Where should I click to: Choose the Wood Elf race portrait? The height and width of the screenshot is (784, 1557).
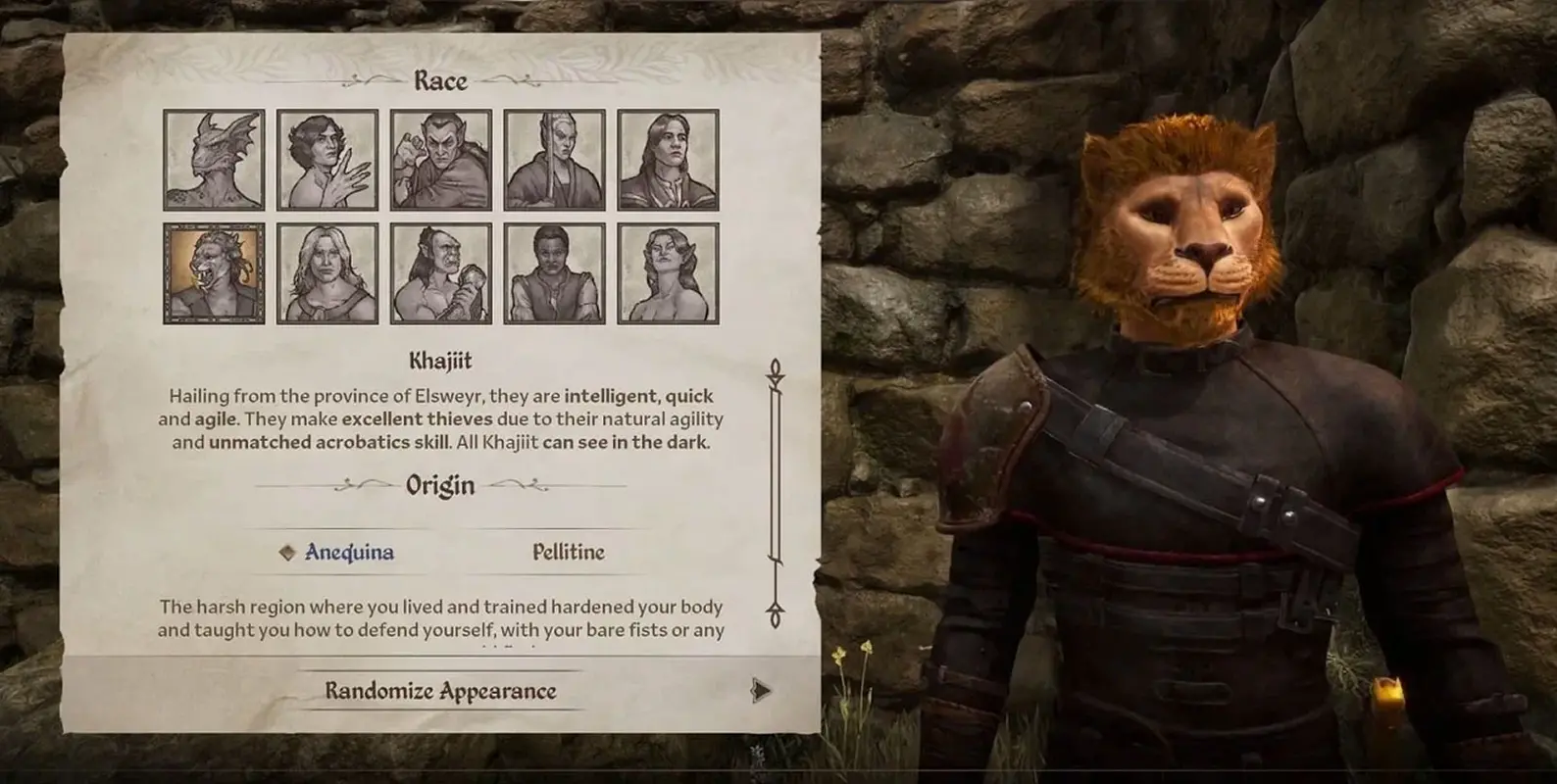click(668, 273)
